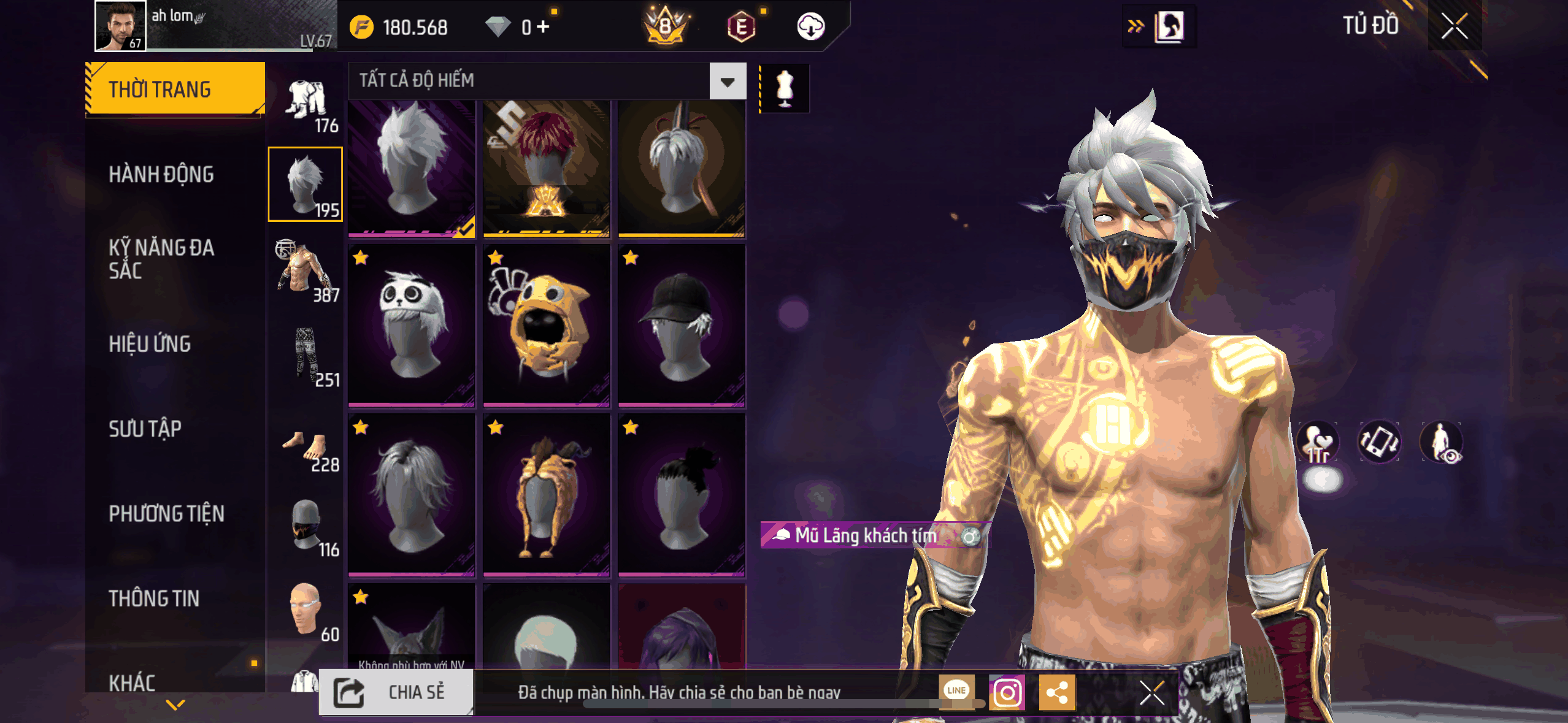Switch to Kỹ Năng Đa Sắc tab

[x=162, y=259]
